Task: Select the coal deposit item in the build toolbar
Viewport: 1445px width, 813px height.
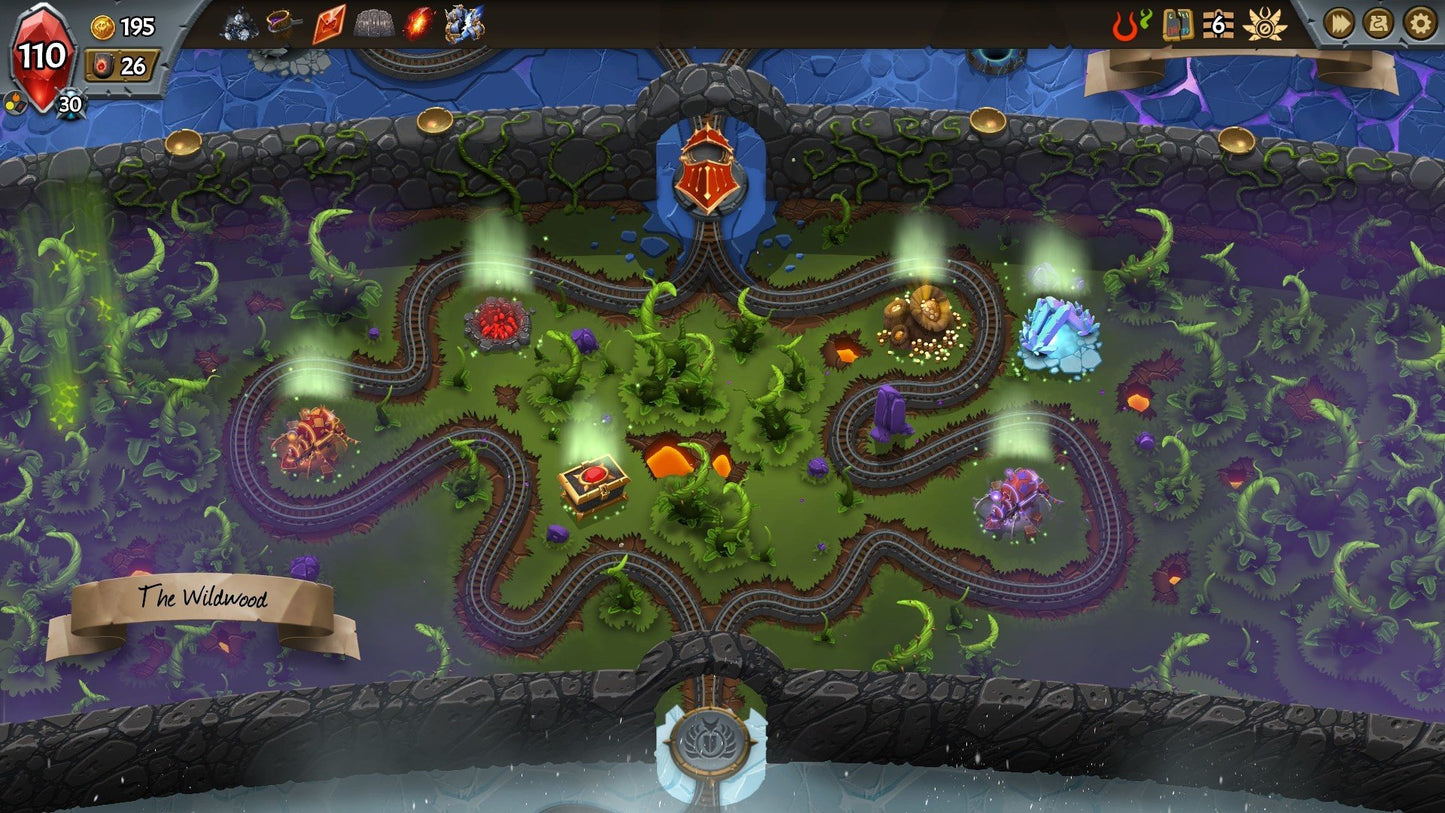Action: click(x=240, y=22)
